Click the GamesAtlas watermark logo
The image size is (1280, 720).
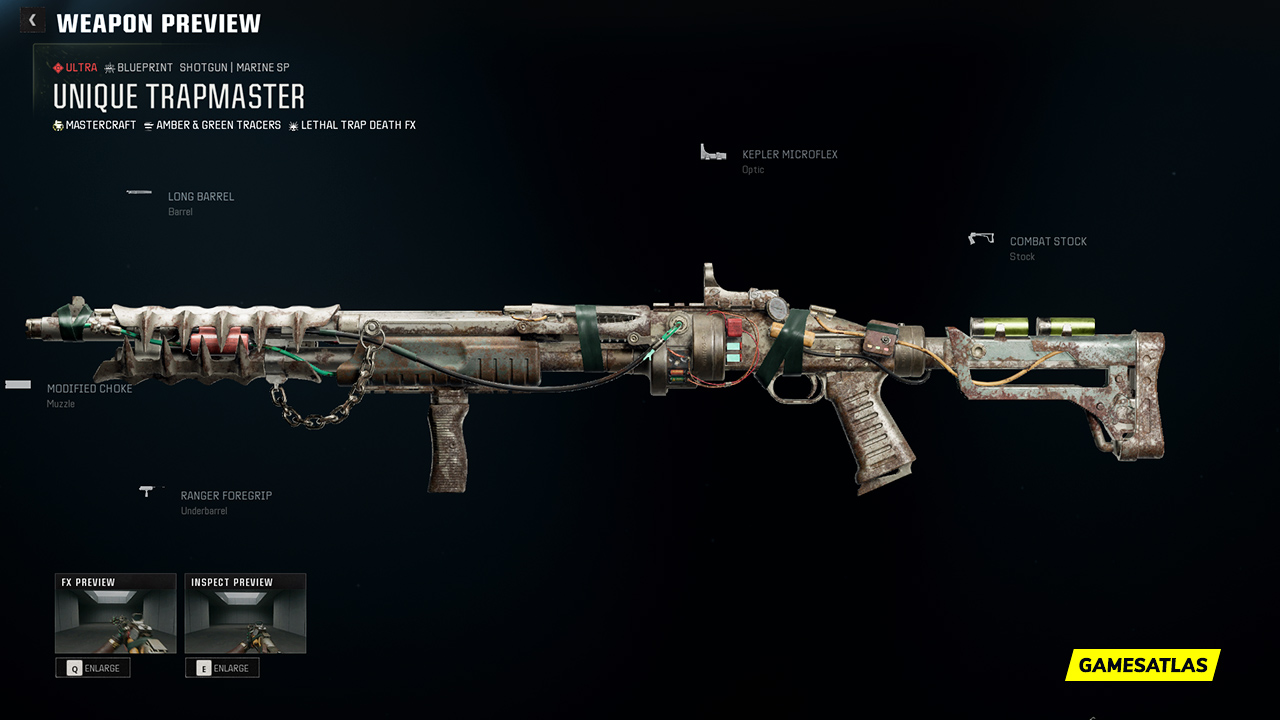click(1143, 665)
